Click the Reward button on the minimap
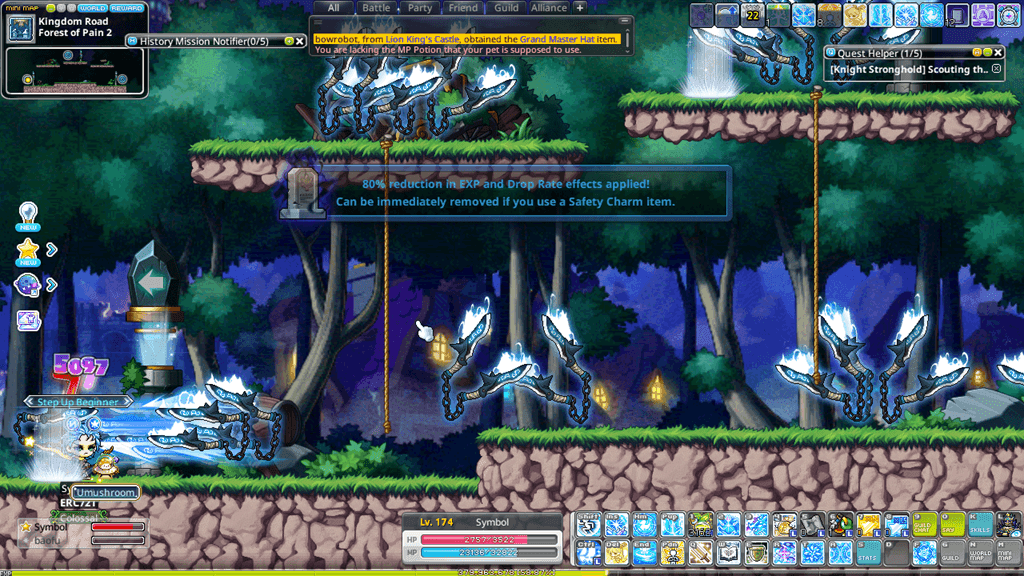 (127, 8)
